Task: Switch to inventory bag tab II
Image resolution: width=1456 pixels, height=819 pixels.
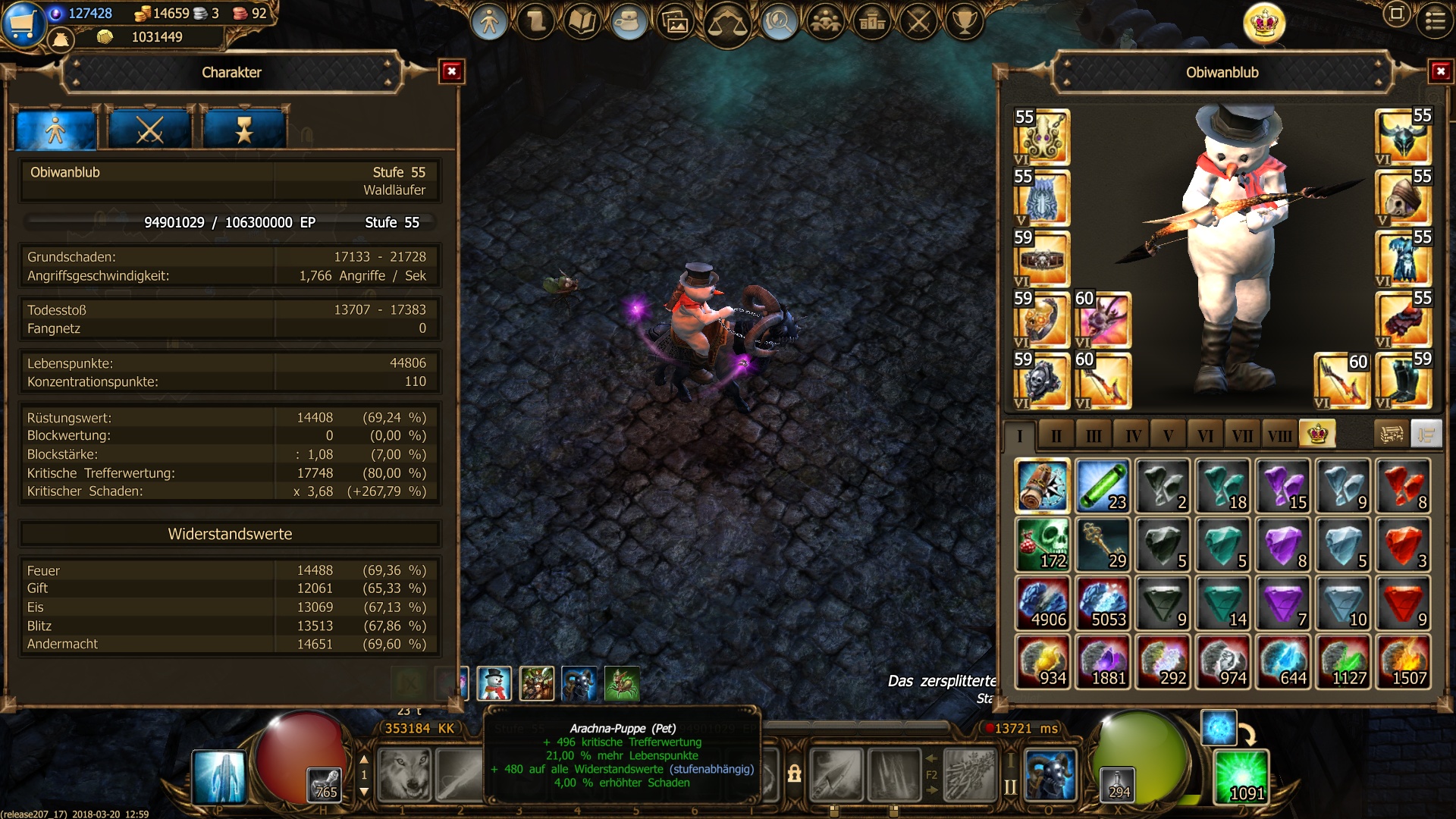Action: click(x=1056, y=435)
